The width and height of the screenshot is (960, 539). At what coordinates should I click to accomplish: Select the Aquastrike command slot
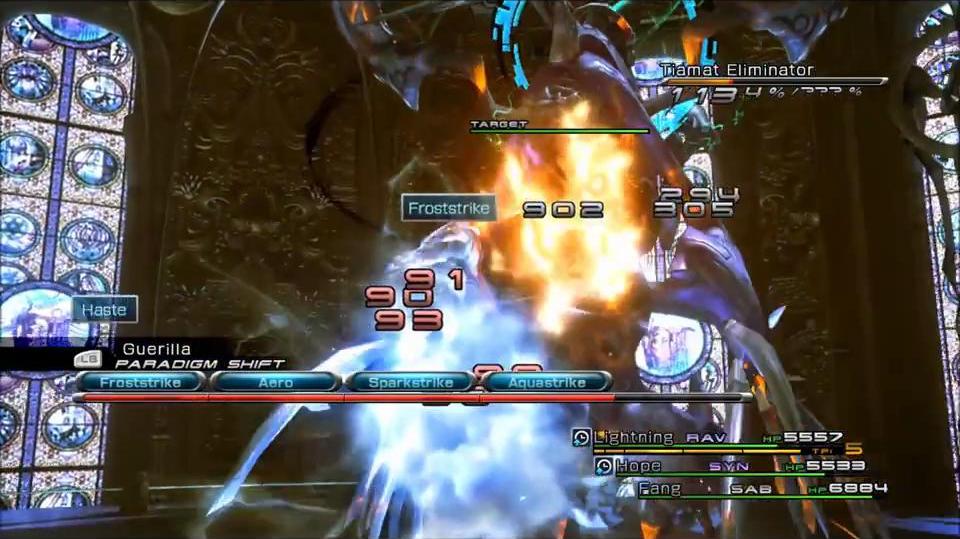pyautogui.click(x=545, y=382)
